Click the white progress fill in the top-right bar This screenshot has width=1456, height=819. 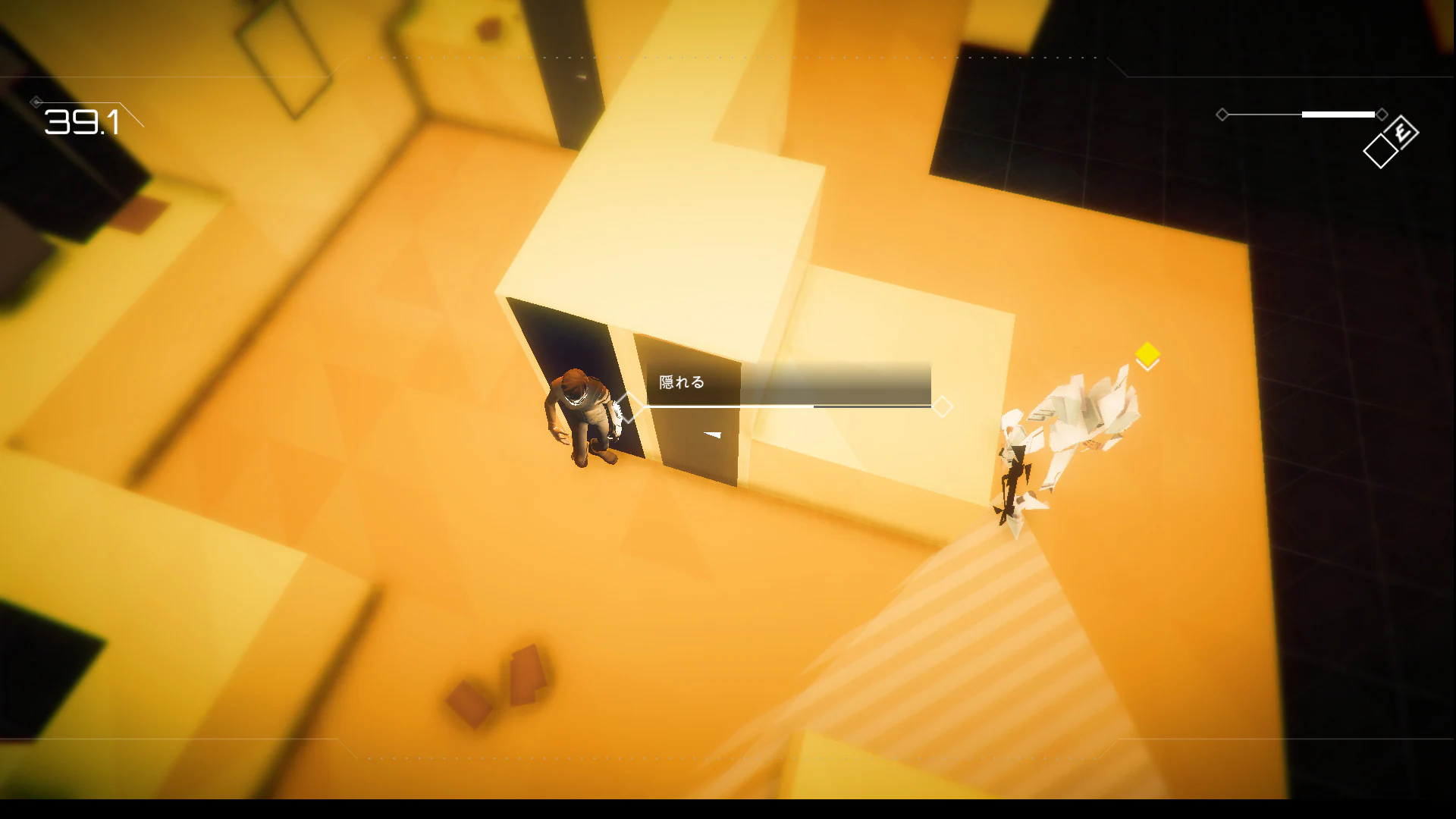point(1338,115)
